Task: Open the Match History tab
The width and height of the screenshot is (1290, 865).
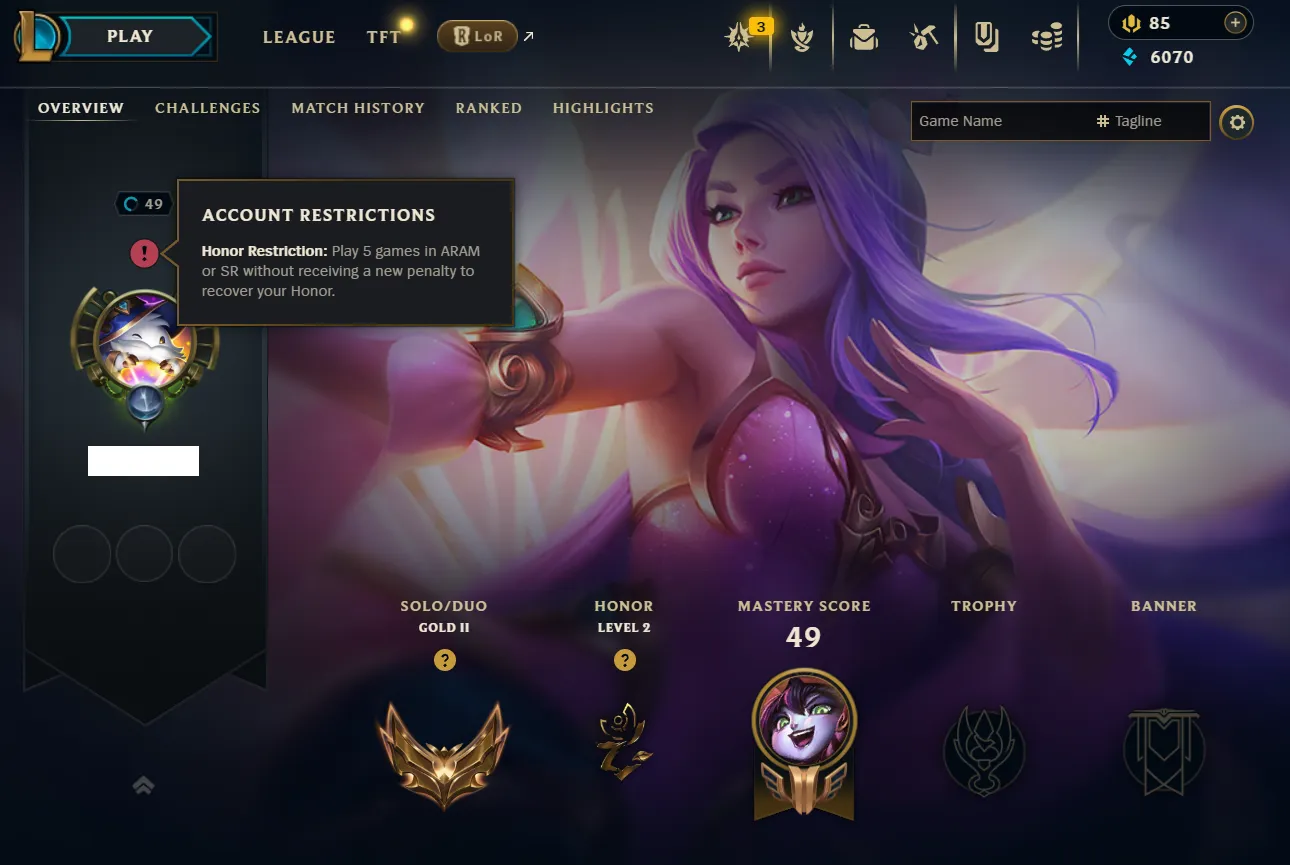Action: [358, 108]
